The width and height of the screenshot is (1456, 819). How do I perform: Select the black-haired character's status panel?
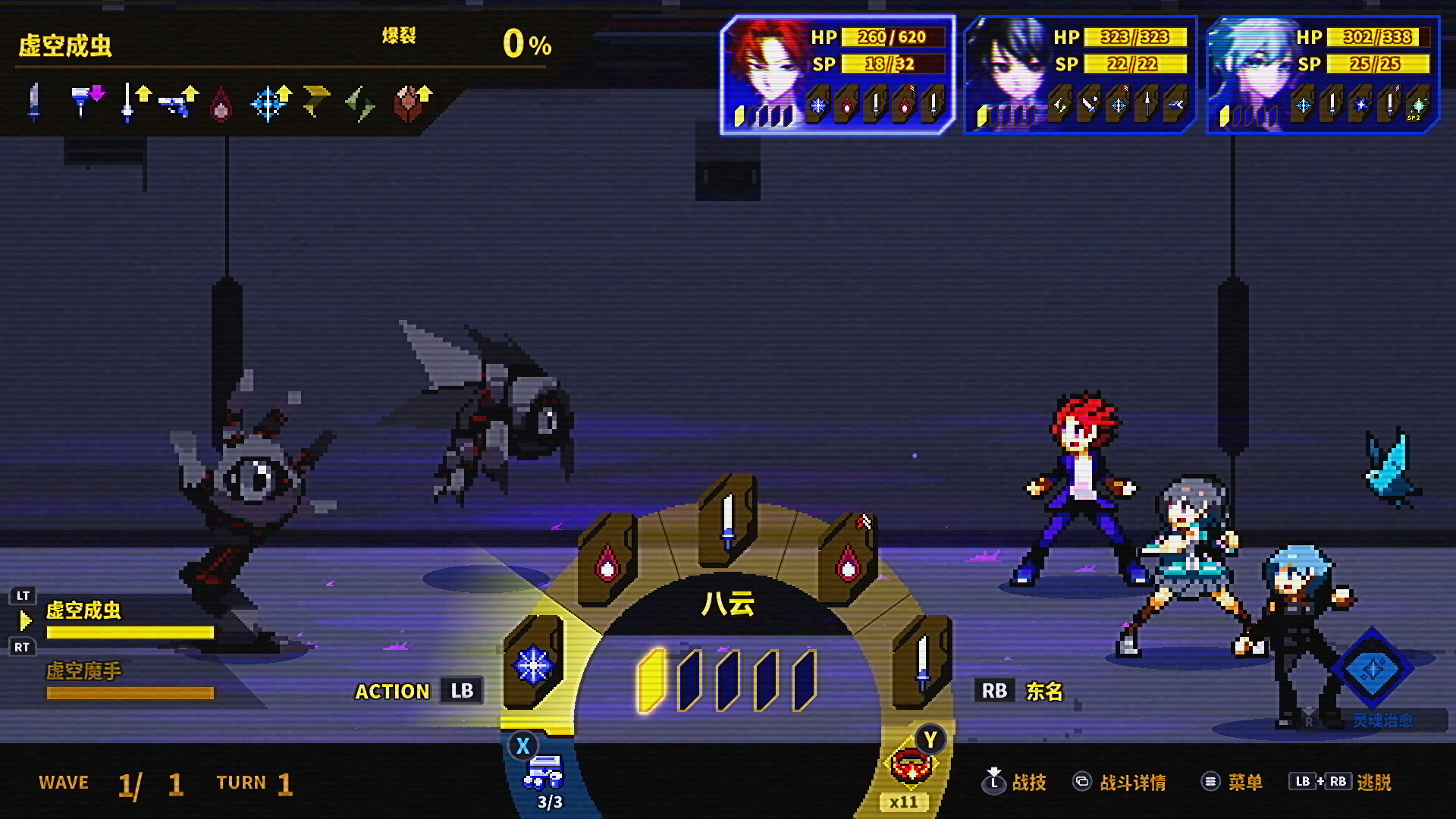coord(1080,76)
